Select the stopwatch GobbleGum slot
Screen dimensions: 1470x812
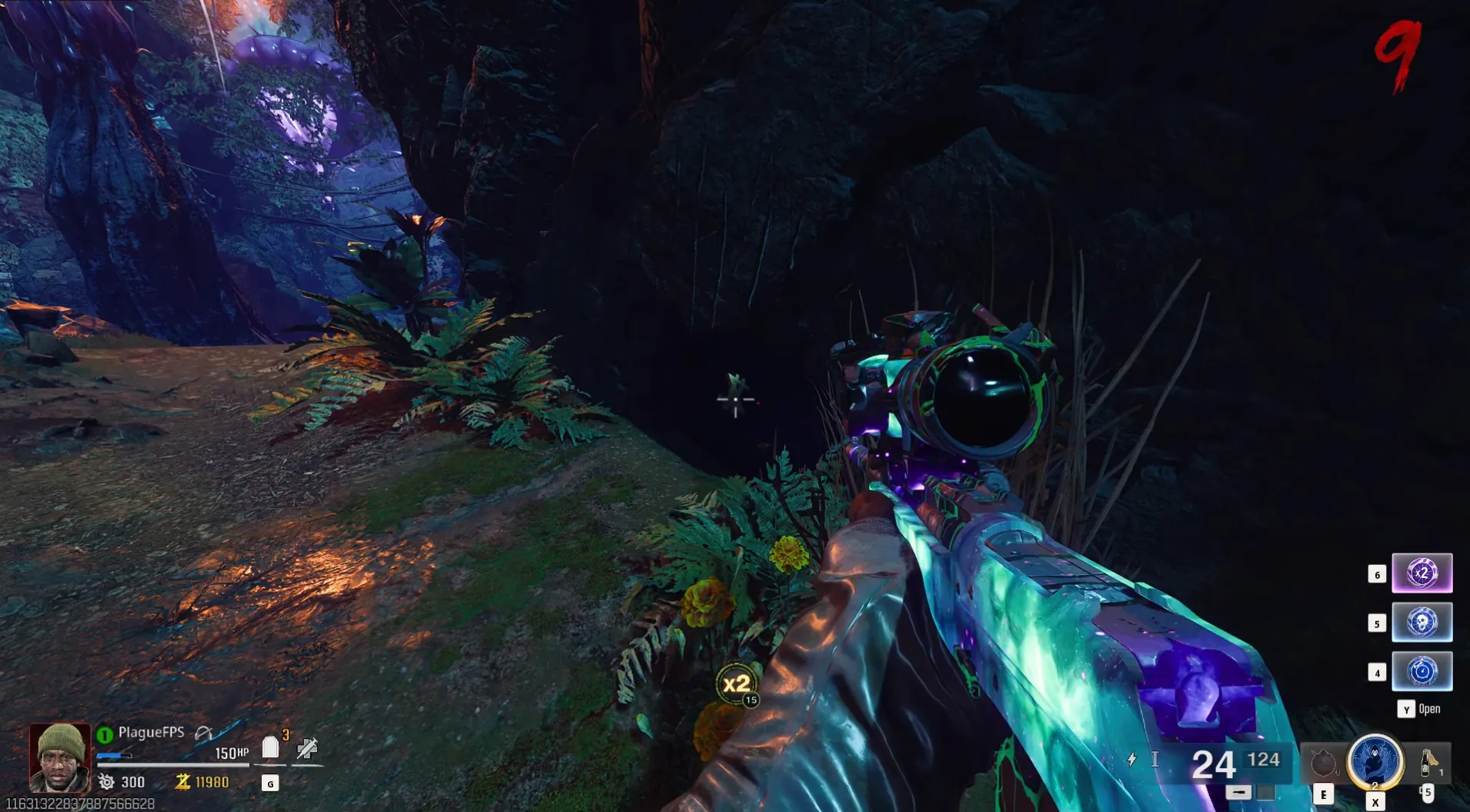(x=1422, y=671)
